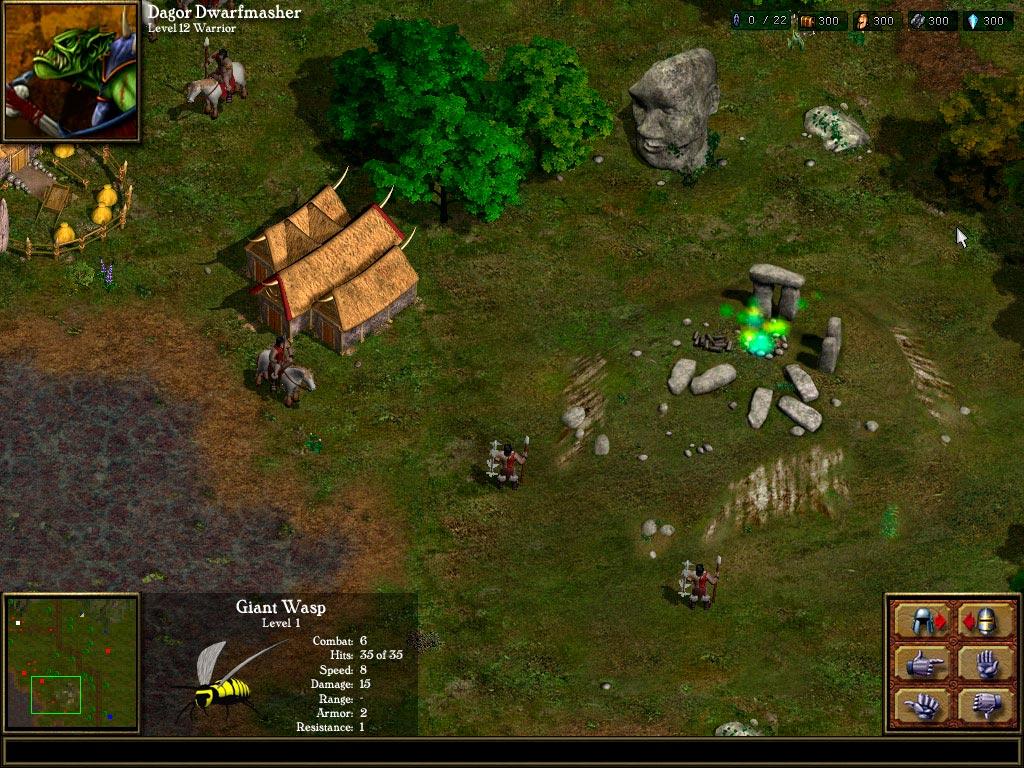Activate the thumbs-down gauntlet command
The width and height of the screenshot is (1024, 768).
985,705
